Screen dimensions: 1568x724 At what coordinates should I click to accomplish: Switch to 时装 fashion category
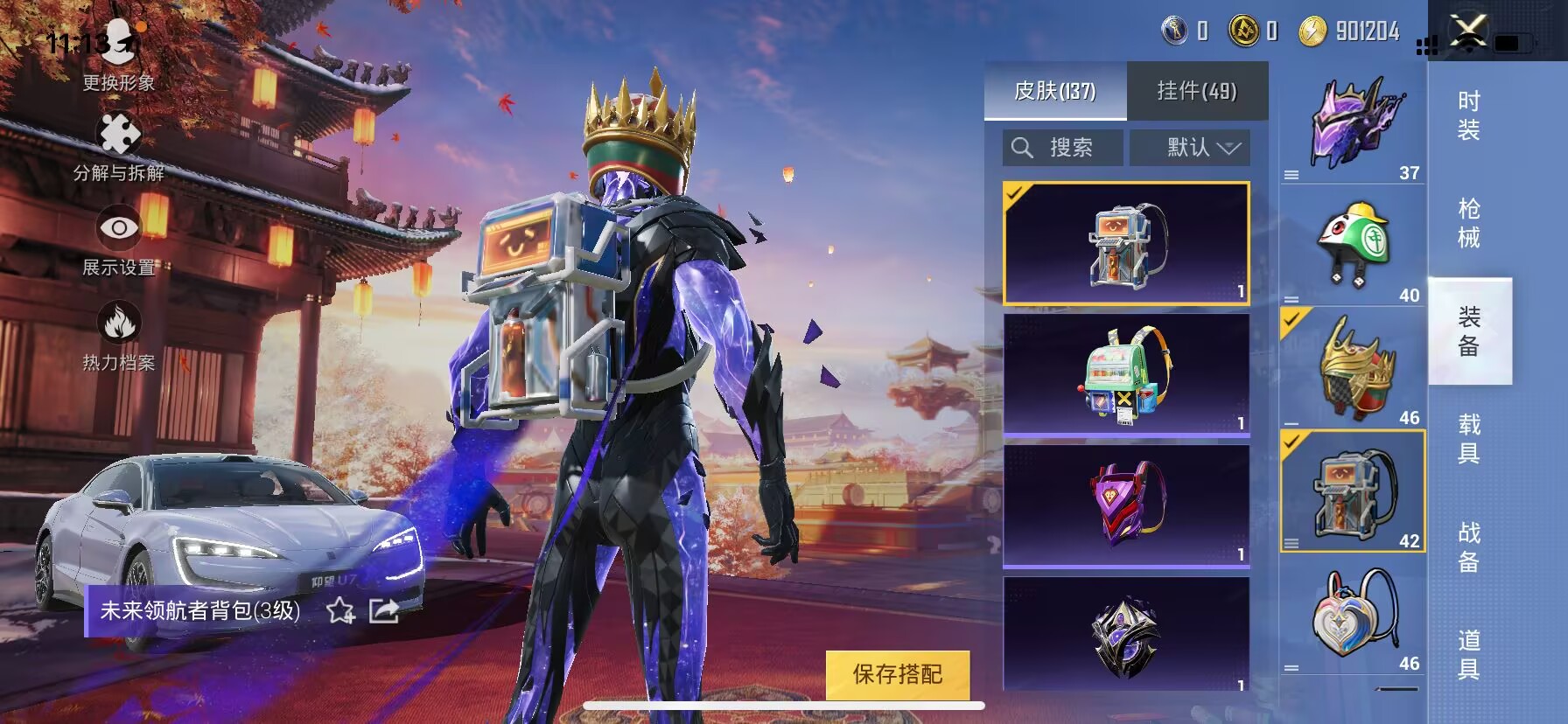1469,116
